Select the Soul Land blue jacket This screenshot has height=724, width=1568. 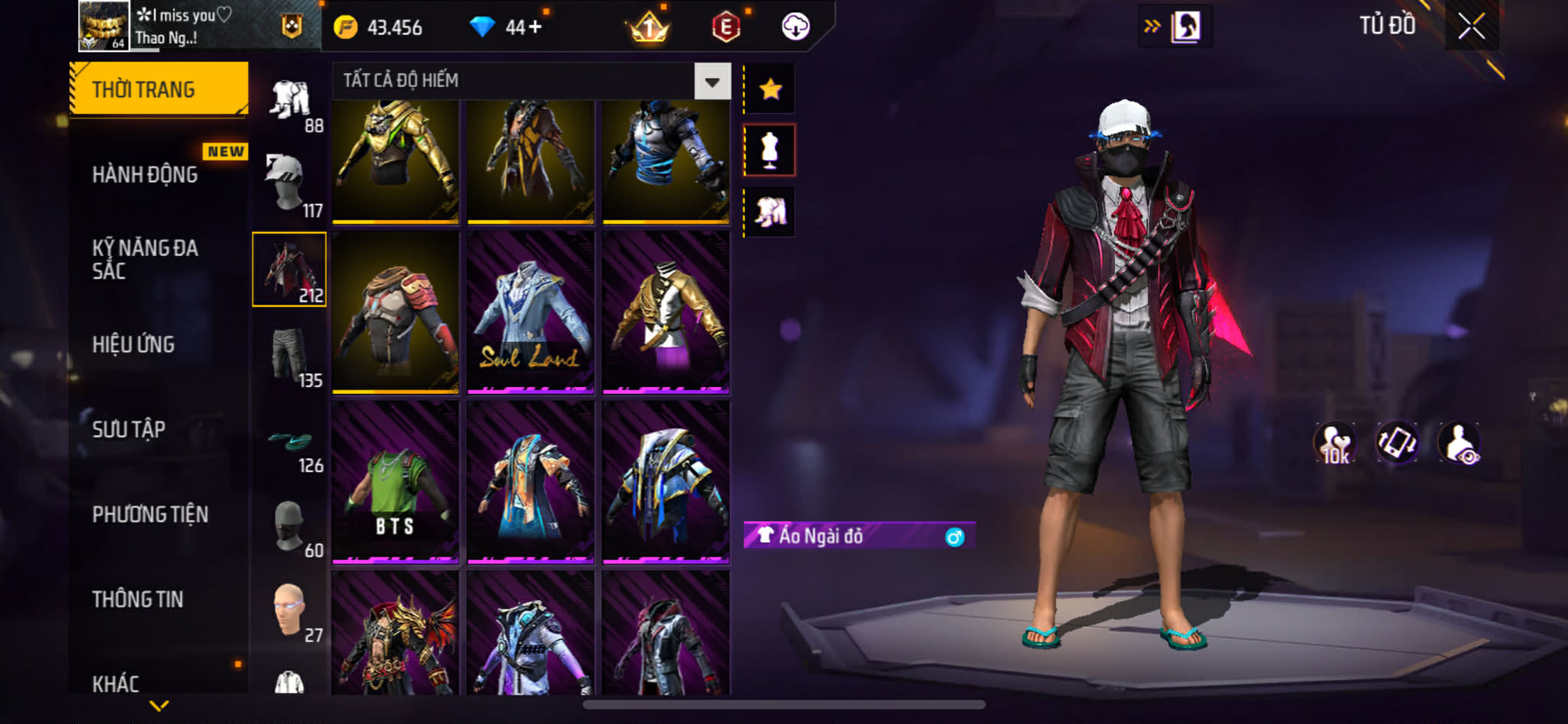(531, 312)
